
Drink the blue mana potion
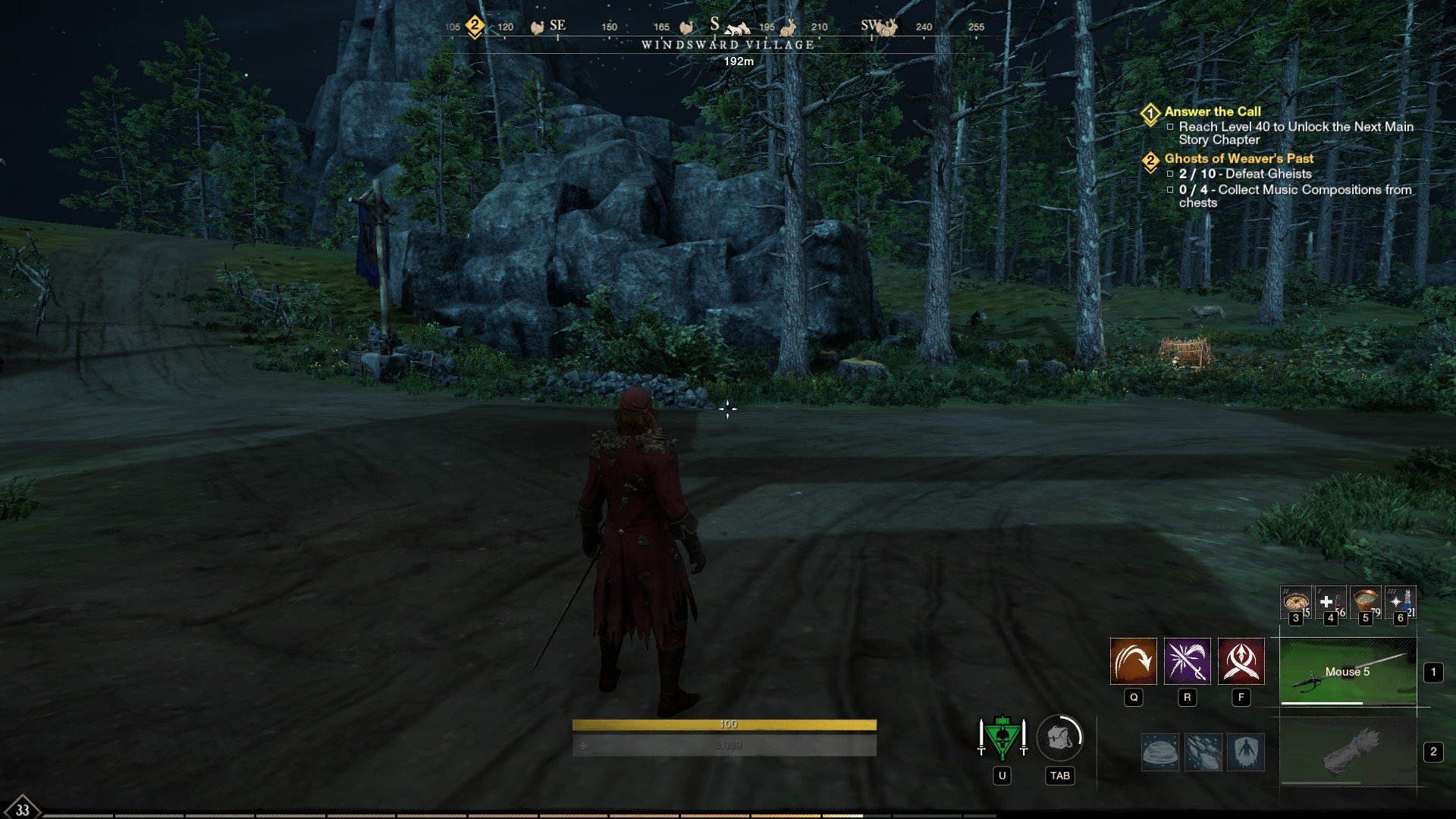click(1401, 603)
